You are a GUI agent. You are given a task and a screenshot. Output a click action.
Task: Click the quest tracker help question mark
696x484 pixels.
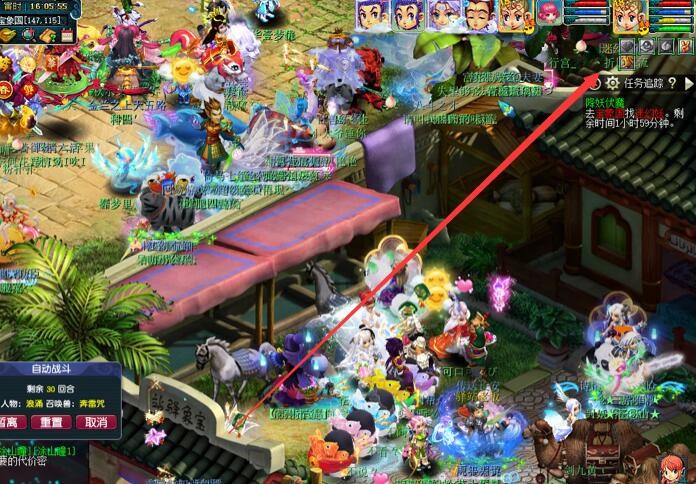point(673,81)
